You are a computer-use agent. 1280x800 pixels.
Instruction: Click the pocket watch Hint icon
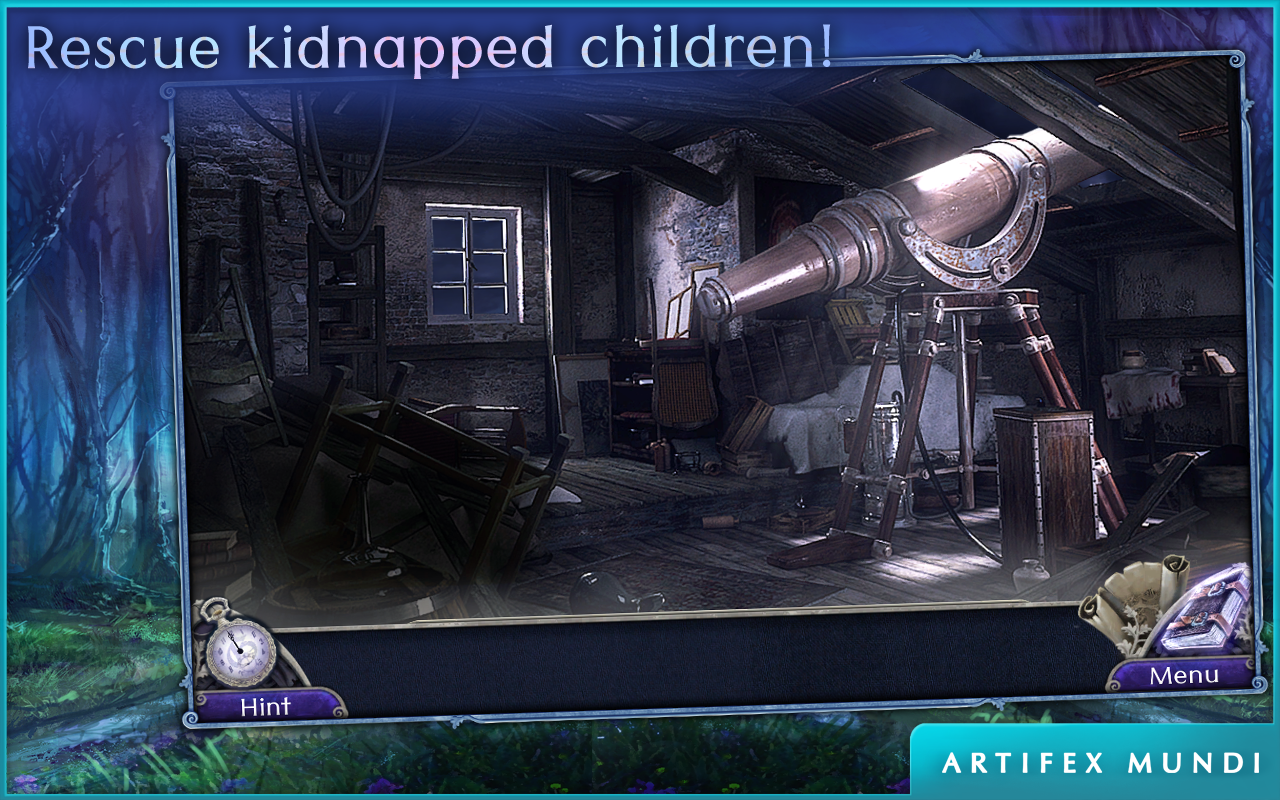click(x=240, y=648)
